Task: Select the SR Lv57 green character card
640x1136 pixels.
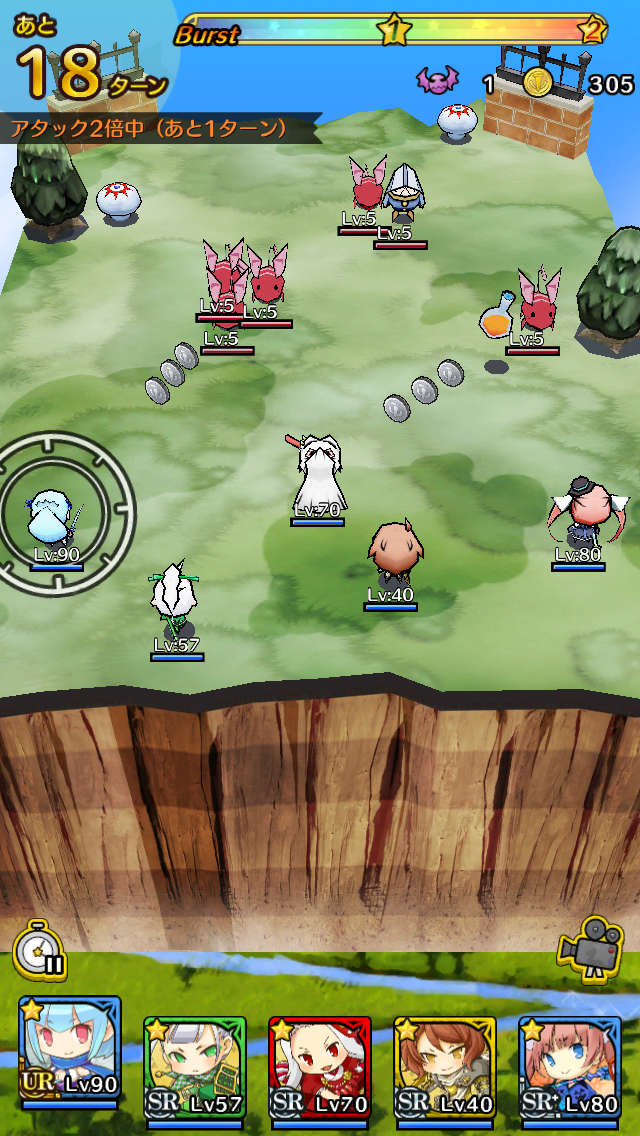Action: 195,1068
